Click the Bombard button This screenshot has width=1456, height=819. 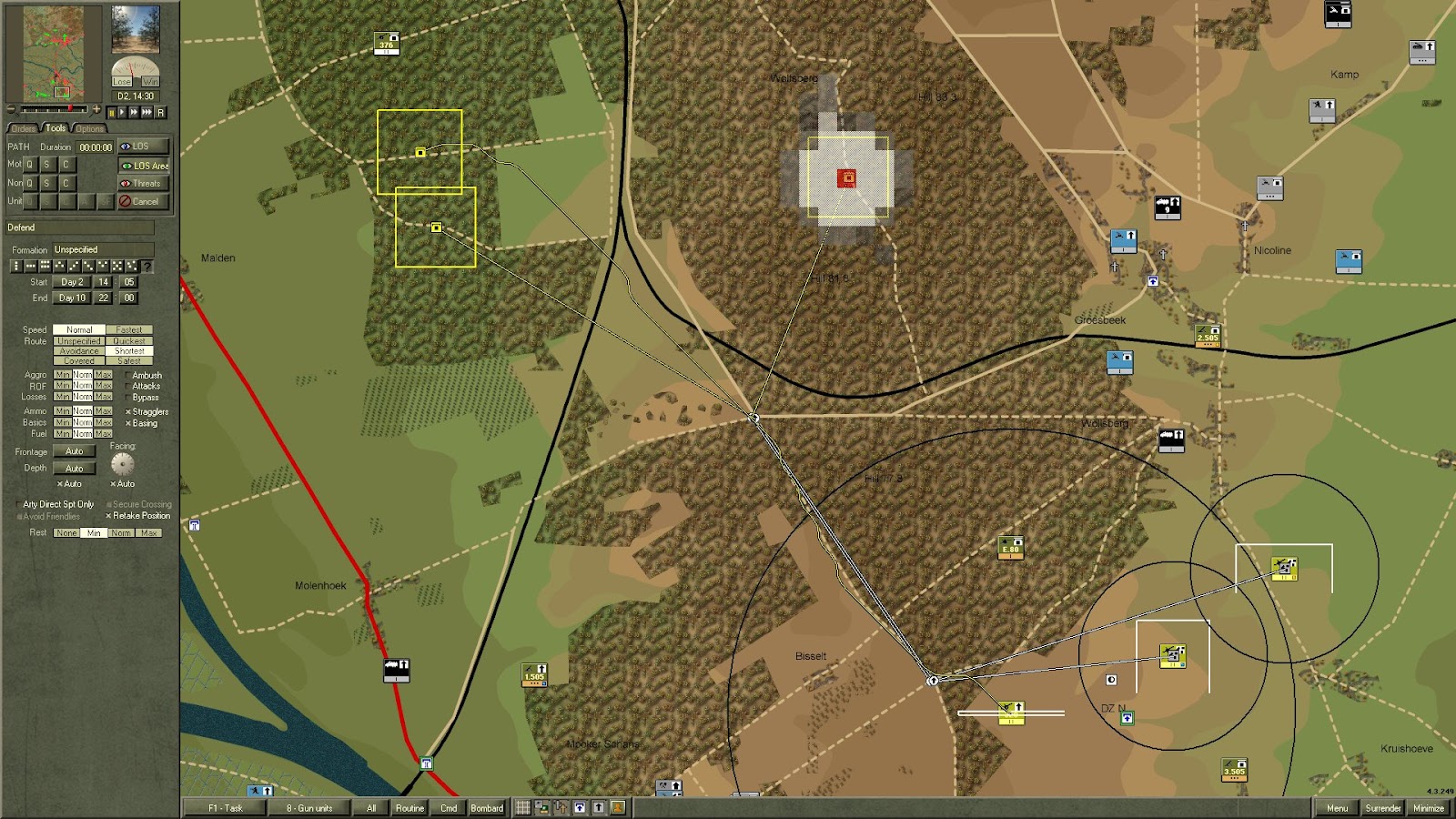click(x=487, y=807)
